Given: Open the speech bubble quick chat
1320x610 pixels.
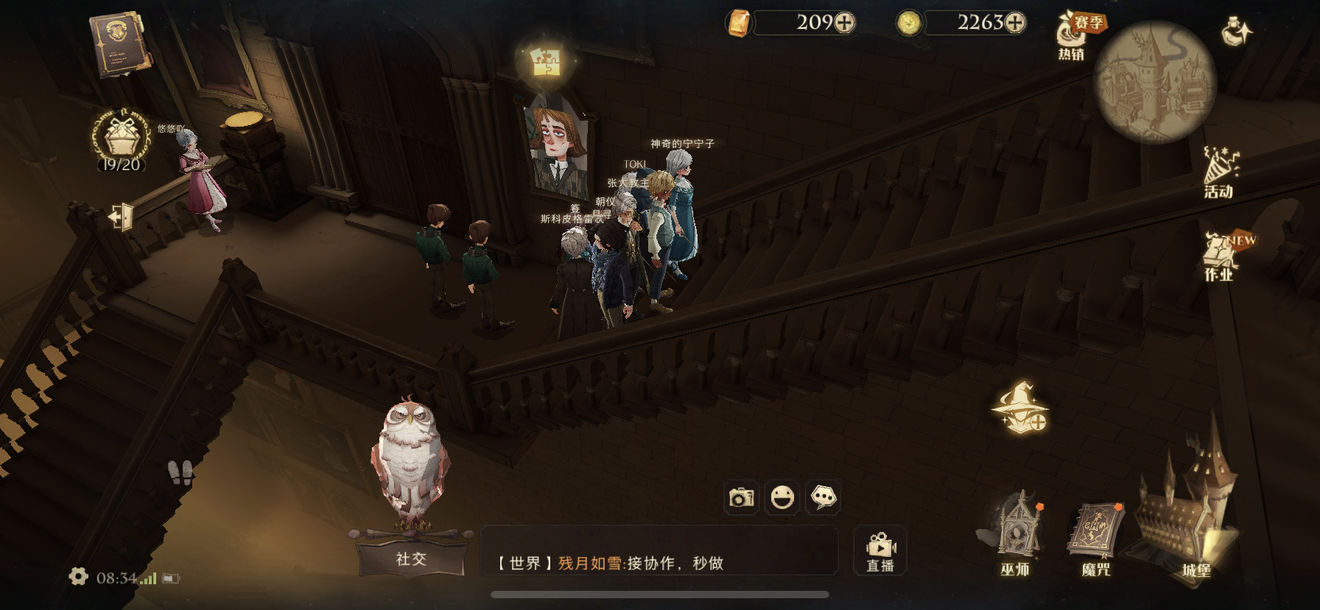Looking at the screenshot, I should pos(823,497).
